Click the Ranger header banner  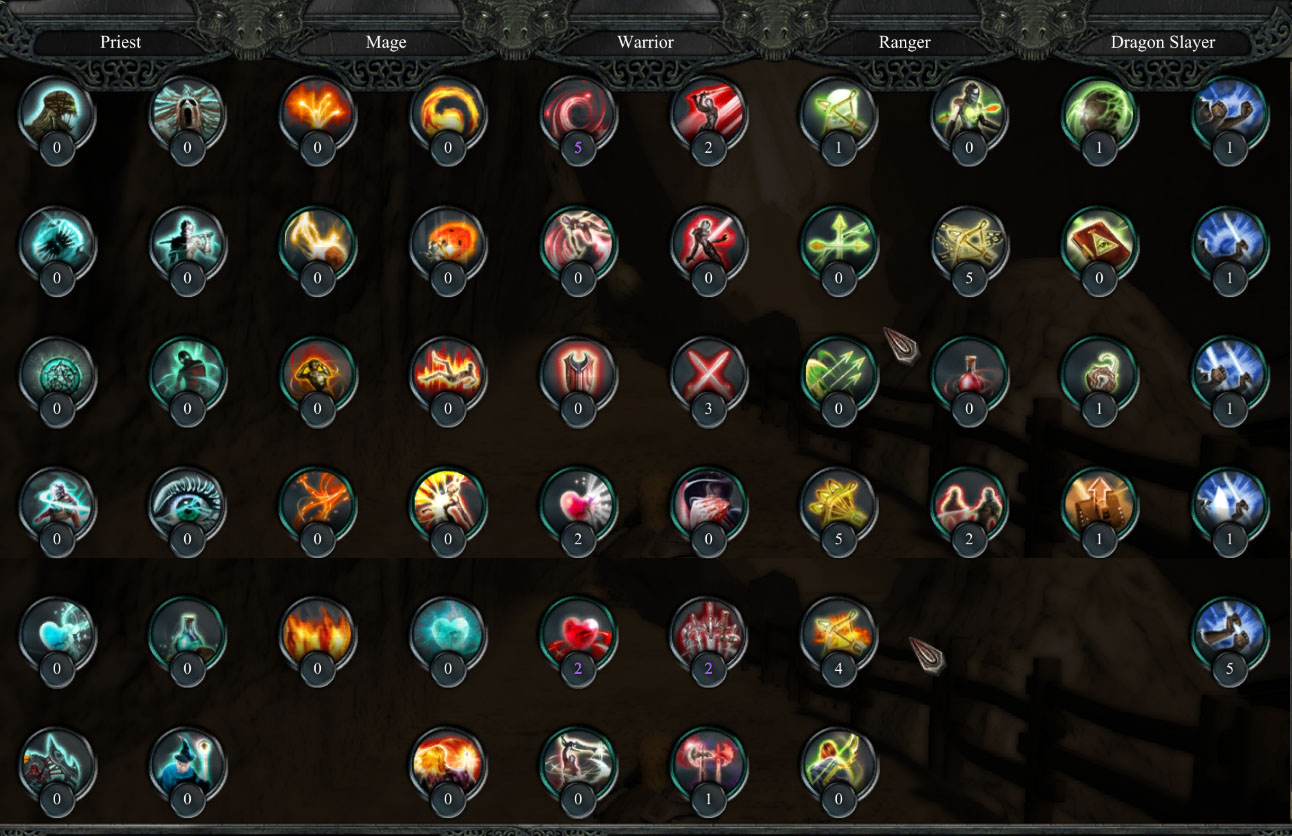pyautogui.click(x=904, y=42)
